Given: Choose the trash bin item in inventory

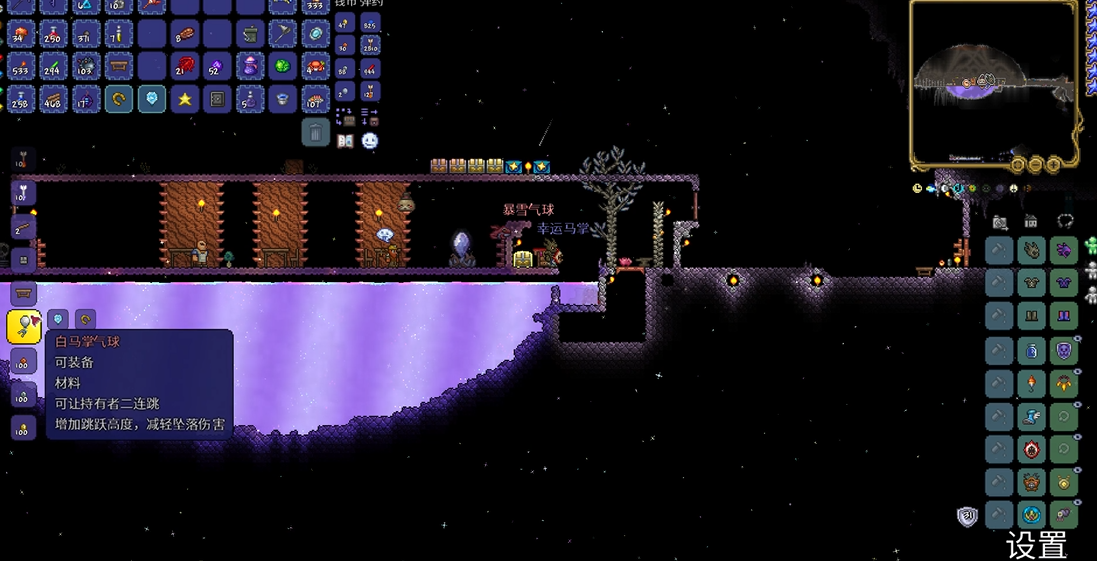Looking at the screenshot, I should click(x=250, y=34).
